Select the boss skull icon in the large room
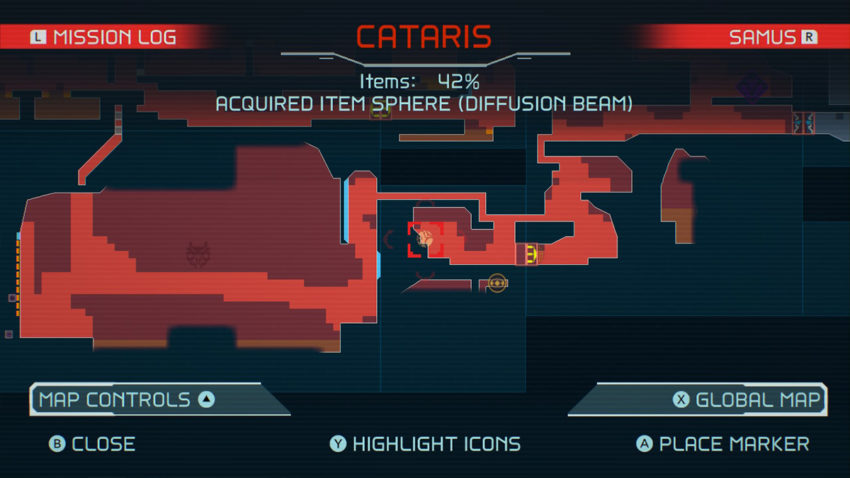The image size is (850, 478). tap(198, 255)
